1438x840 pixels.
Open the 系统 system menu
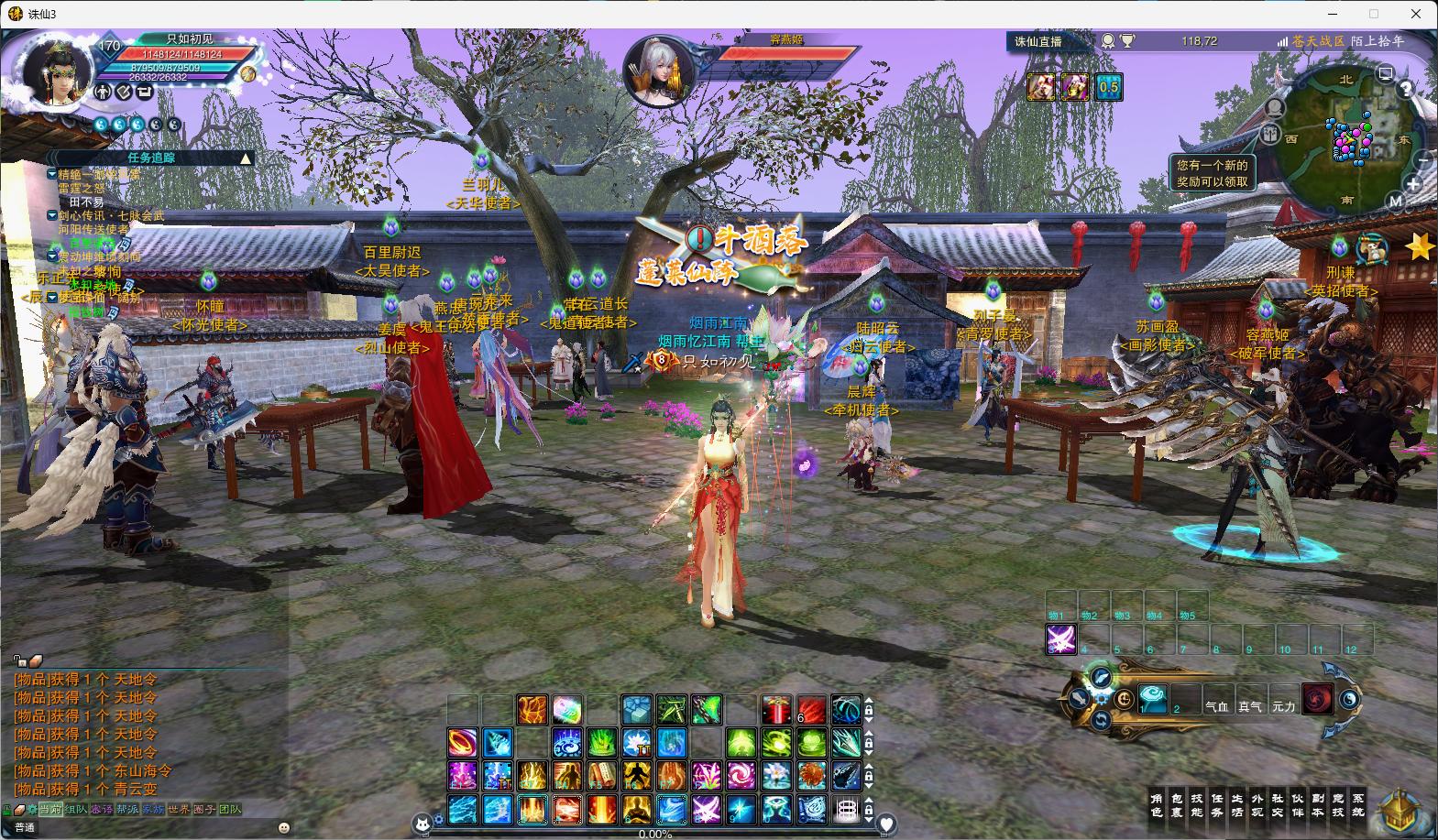point(1357,804)
